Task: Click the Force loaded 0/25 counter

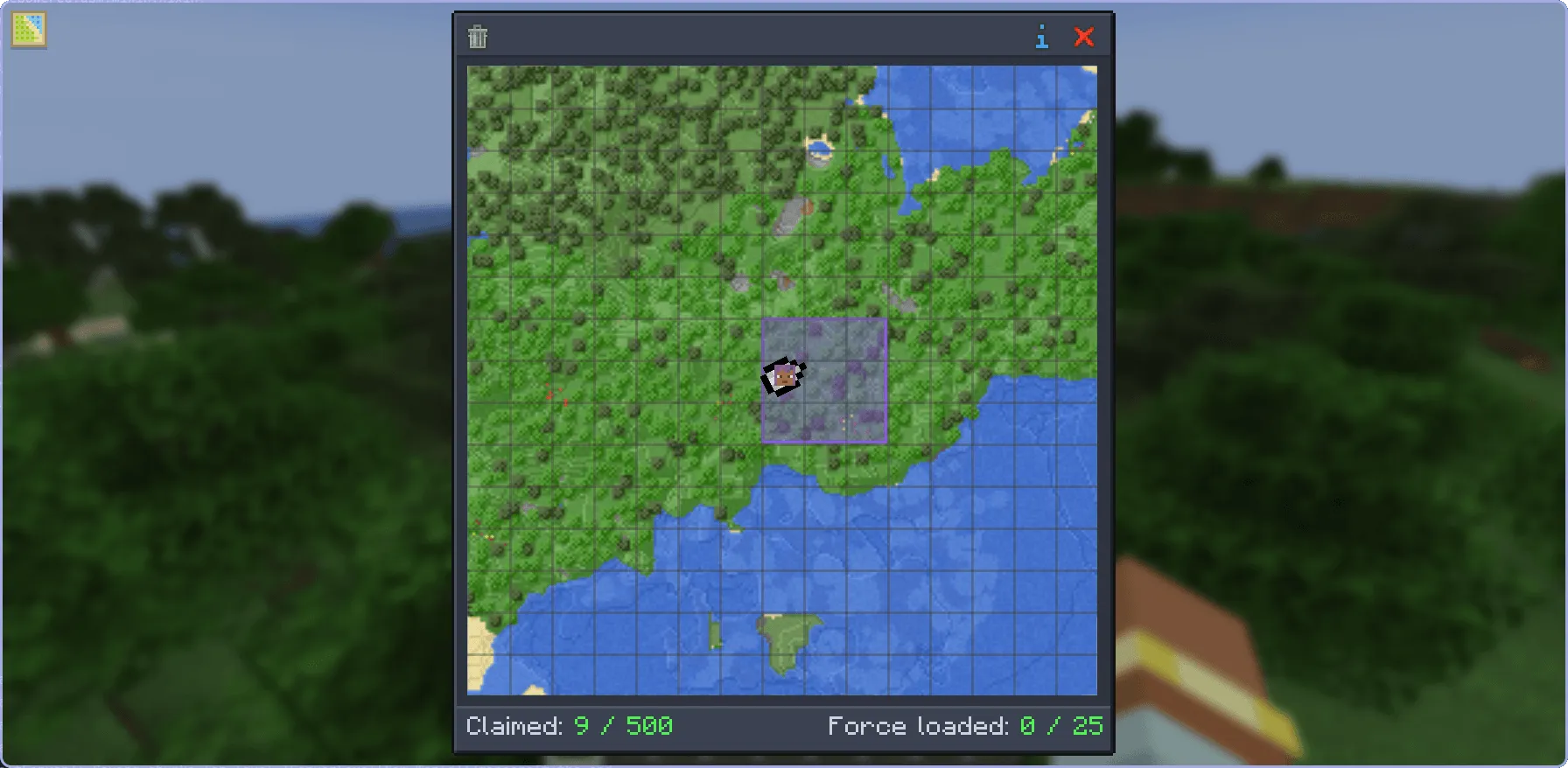Action: click(x=965, y=726)
